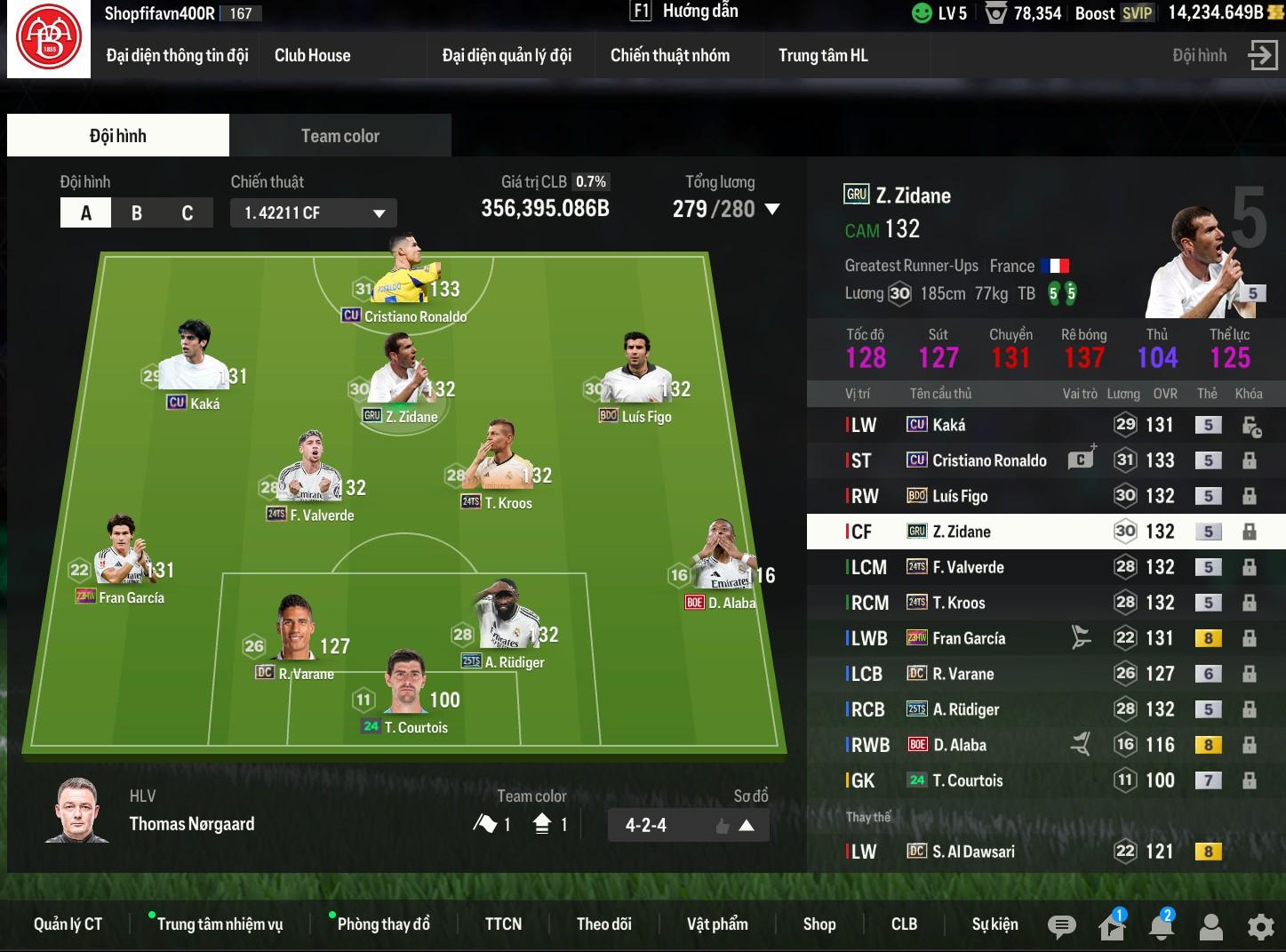This screenshot has height=952, width=1286.
Task: Go to Trung tâm HL
Action: pyautogui.click(x=823, y=55)
